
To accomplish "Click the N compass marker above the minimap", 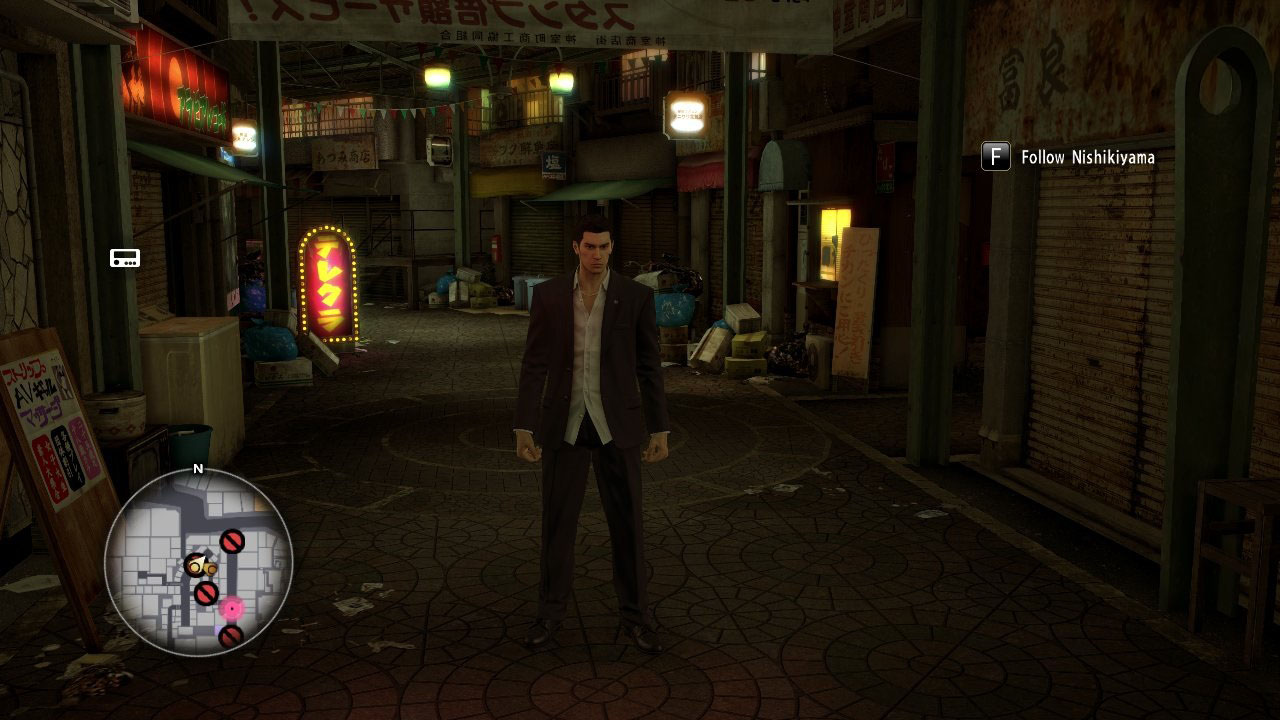I will (198, 468).
